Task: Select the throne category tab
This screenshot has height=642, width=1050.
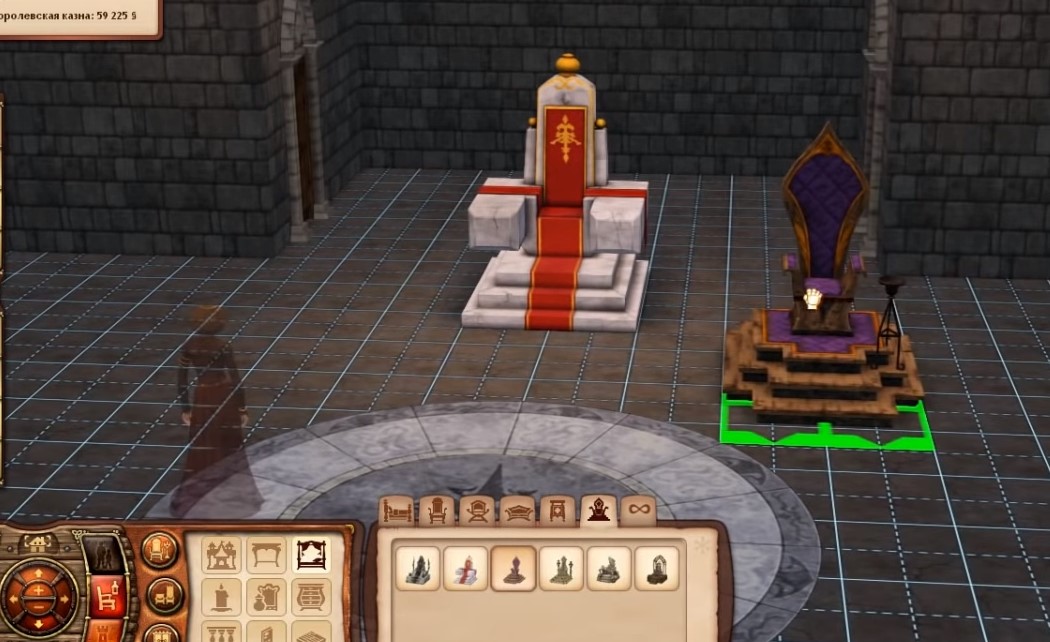Action: 598,510
